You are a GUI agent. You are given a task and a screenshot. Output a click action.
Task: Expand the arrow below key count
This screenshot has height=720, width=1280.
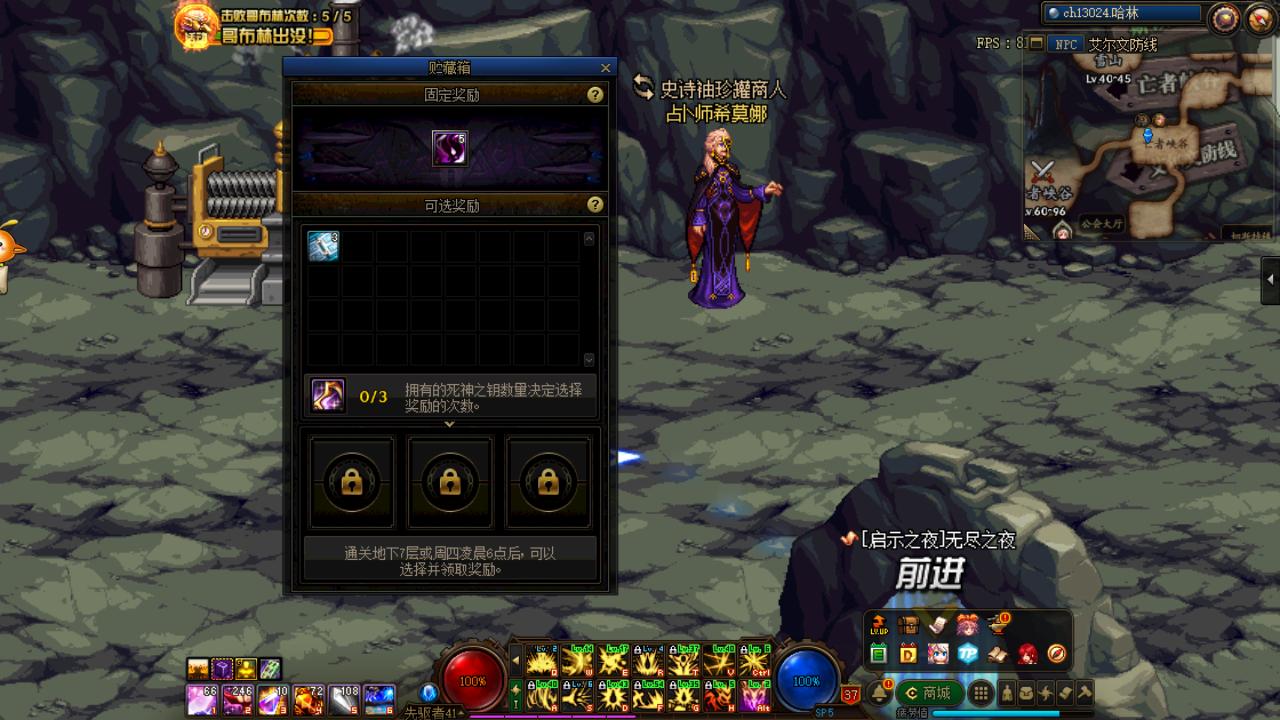pyautogui.click(x=449, y=424)
